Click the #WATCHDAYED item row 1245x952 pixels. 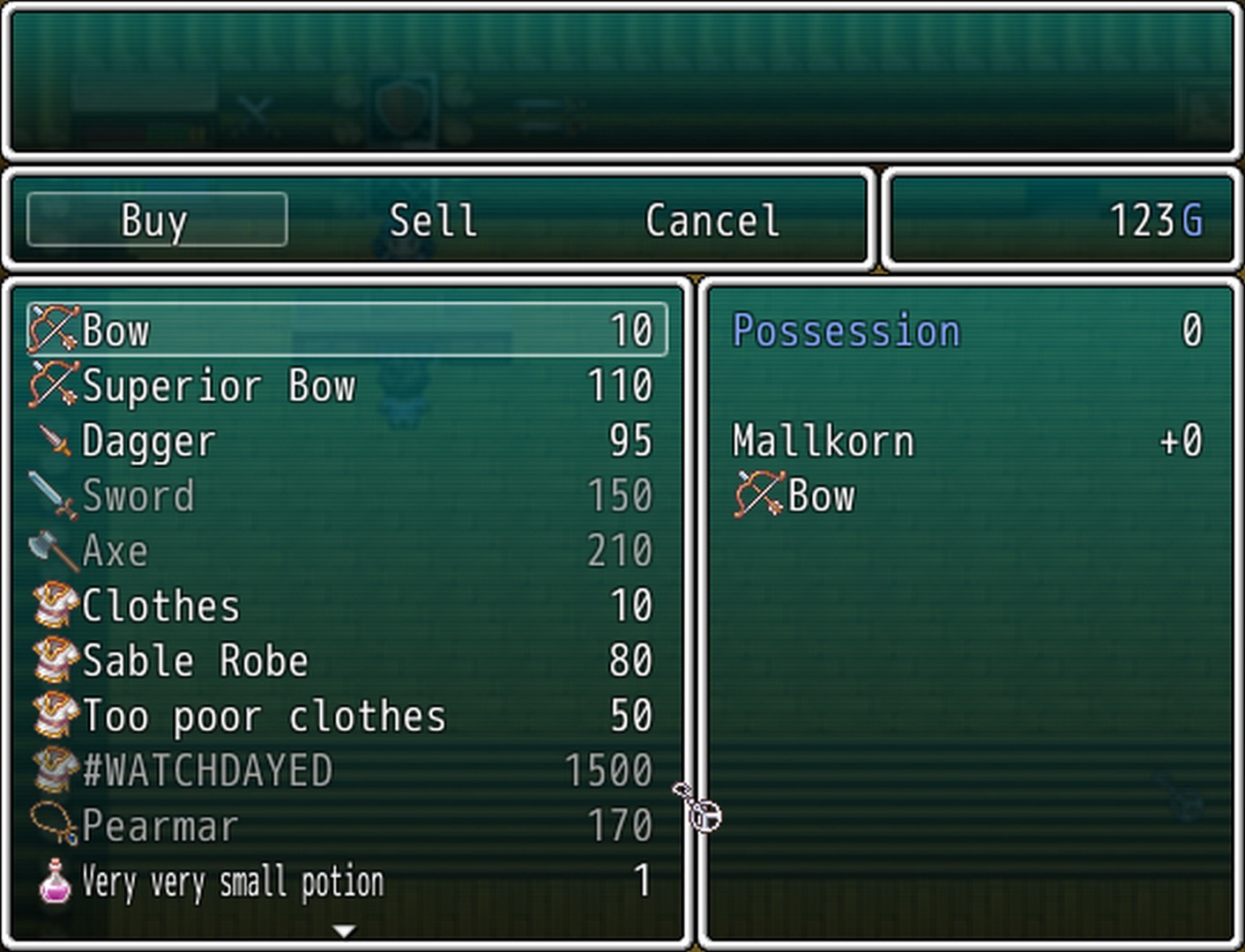(x=347, y=770)
